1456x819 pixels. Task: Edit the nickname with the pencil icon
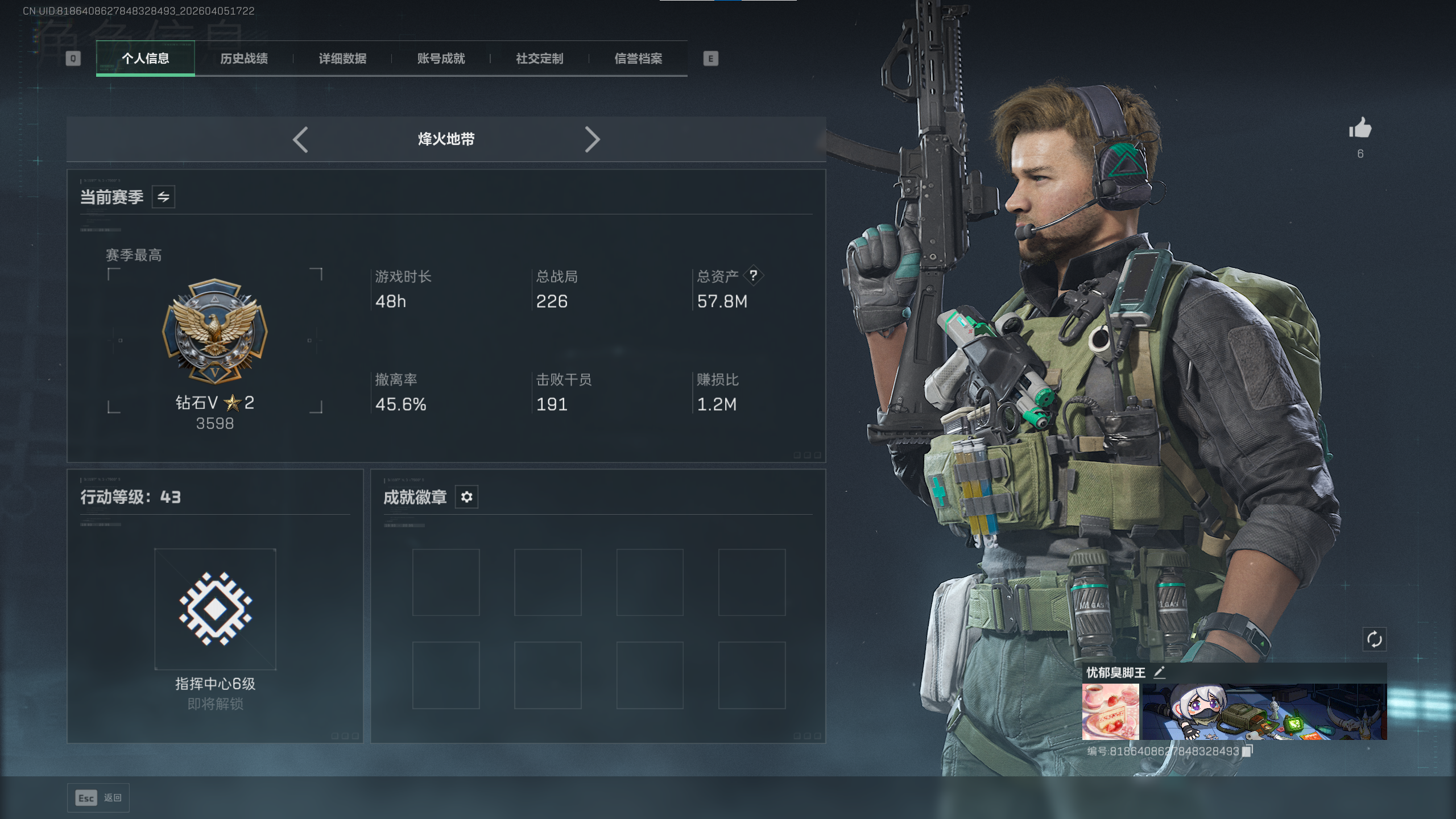point(1159,672)
